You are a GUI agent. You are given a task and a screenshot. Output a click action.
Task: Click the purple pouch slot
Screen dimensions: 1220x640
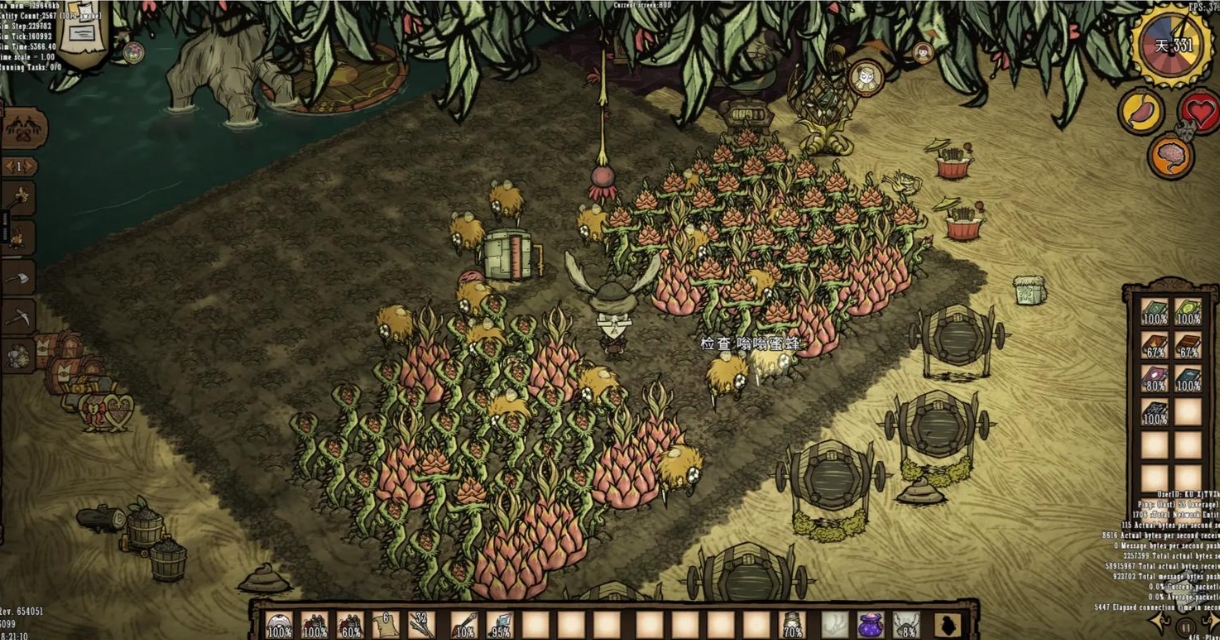[870, 625]
